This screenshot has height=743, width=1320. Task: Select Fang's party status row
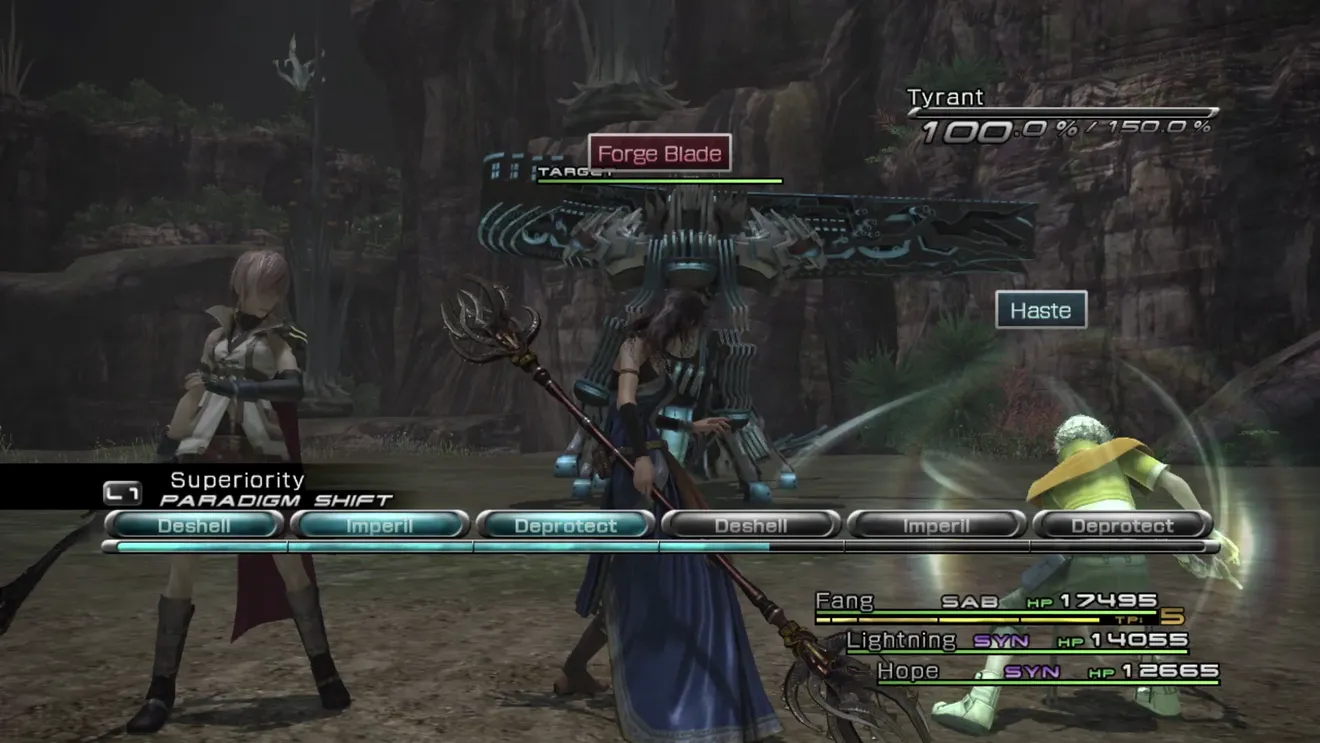click(986, 603)
